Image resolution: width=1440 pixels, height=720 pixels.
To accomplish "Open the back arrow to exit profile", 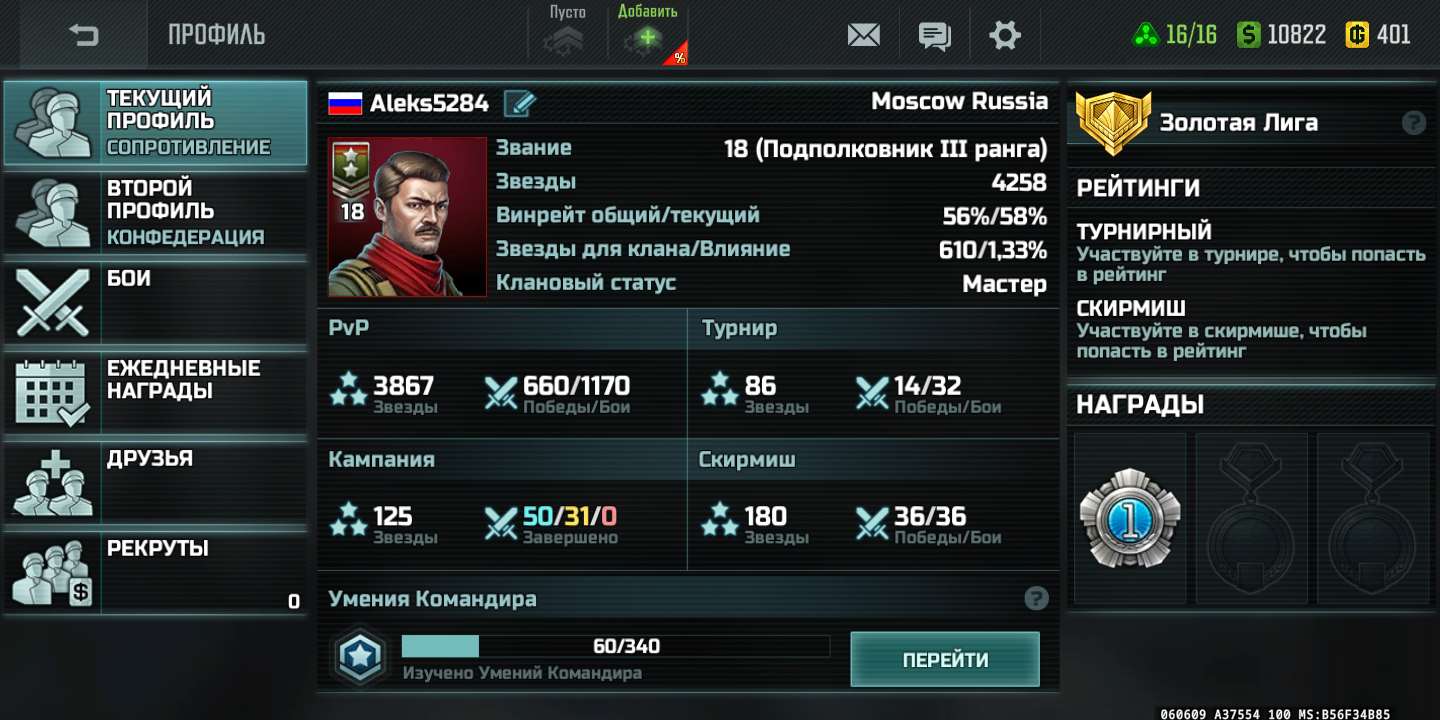I will [82, 34].
